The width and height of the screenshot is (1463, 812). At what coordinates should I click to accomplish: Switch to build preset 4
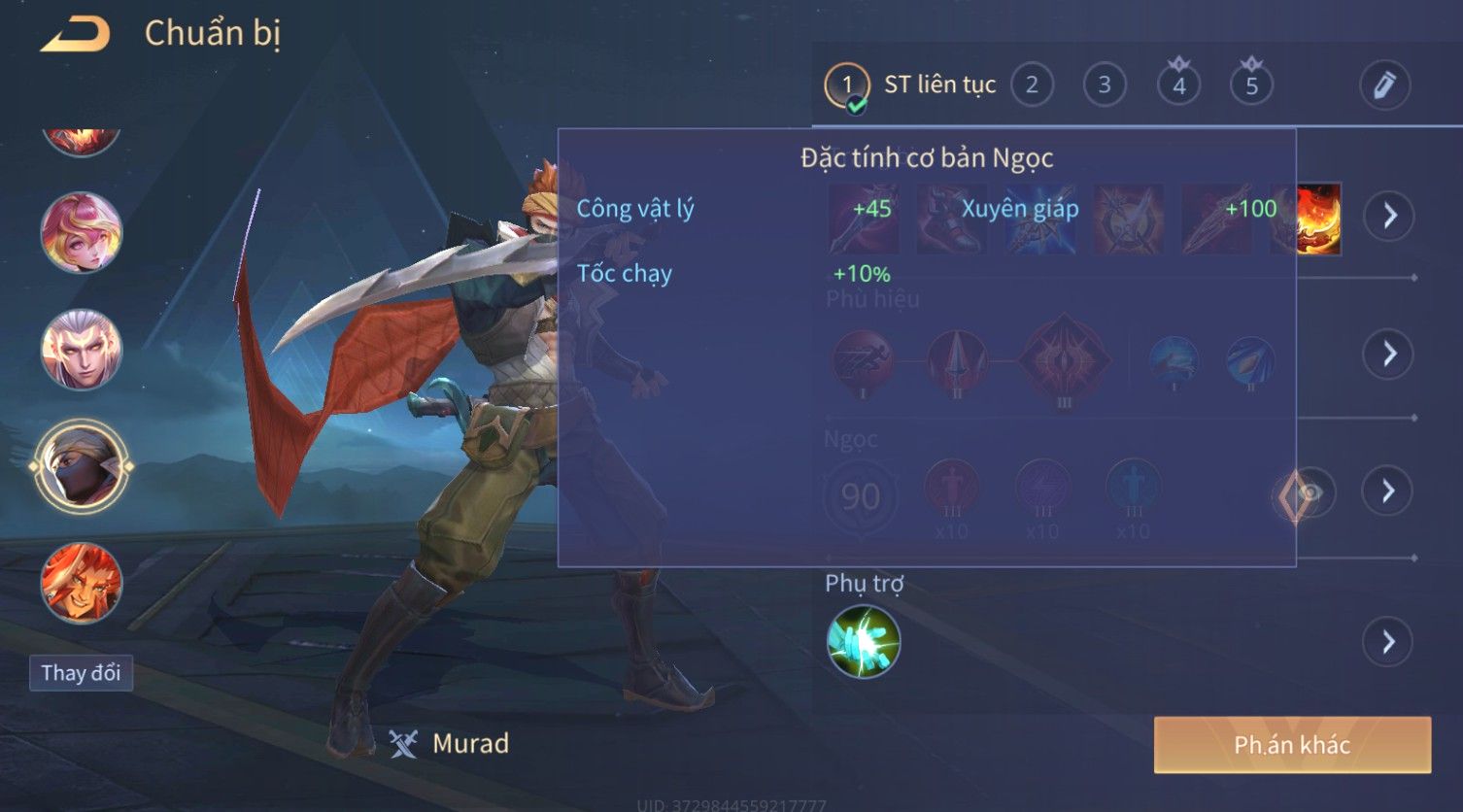click(x=1178, y=85)
